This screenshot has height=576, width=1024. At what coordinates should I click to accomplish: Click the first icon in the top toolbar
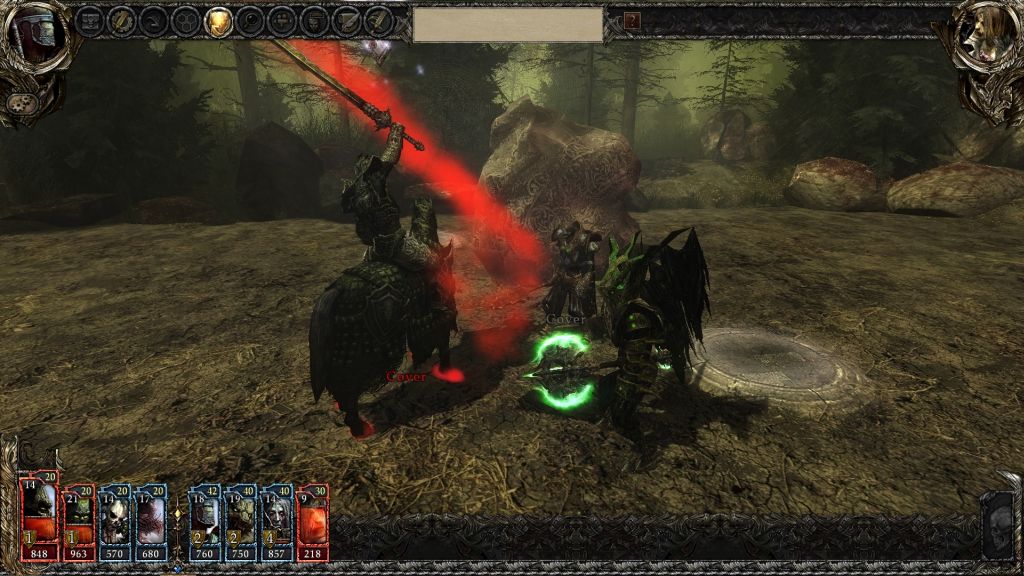point(89,20)
